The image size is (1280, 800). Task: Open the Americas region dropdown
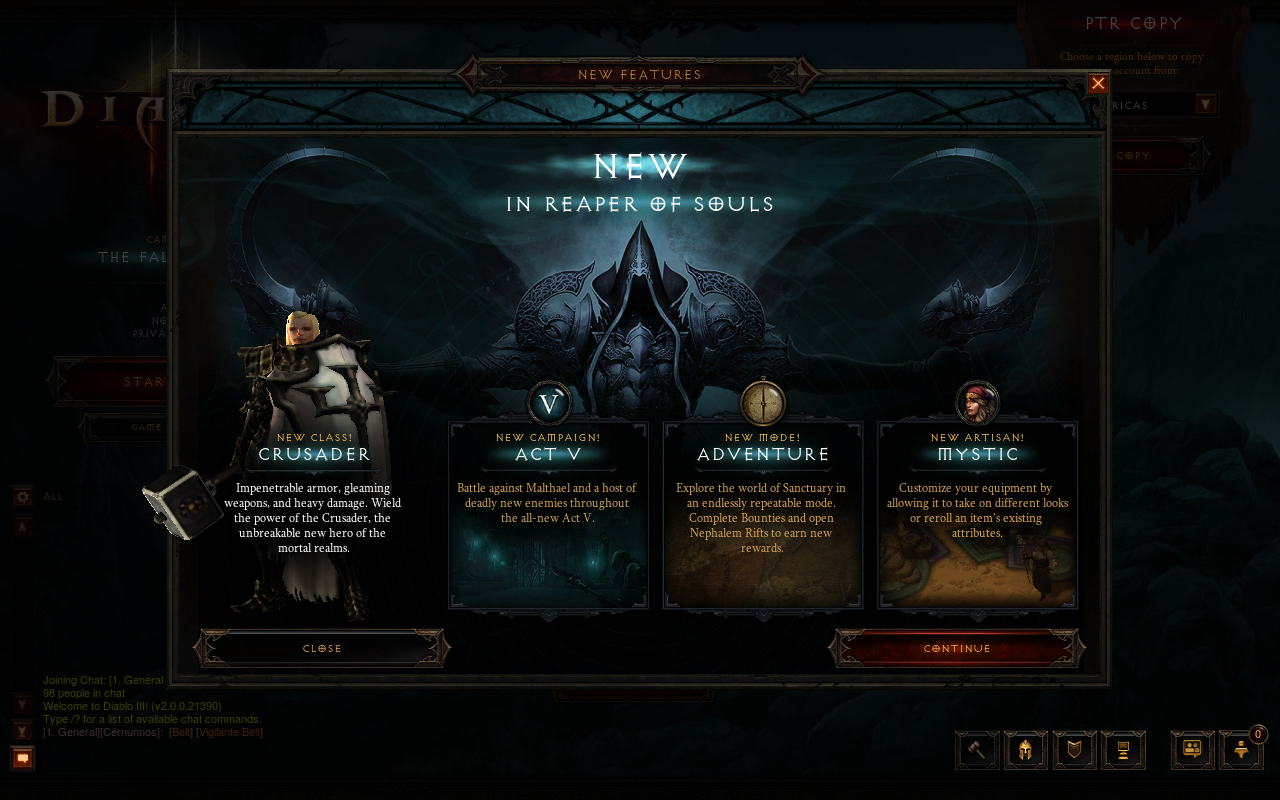1207,103
